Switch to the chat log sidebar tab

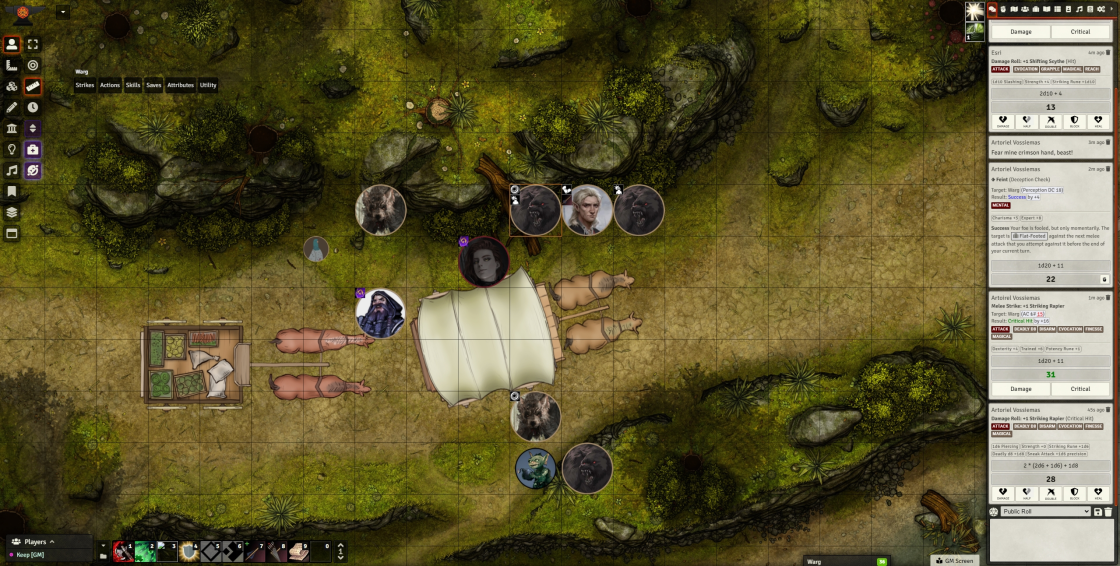[993, 9]
